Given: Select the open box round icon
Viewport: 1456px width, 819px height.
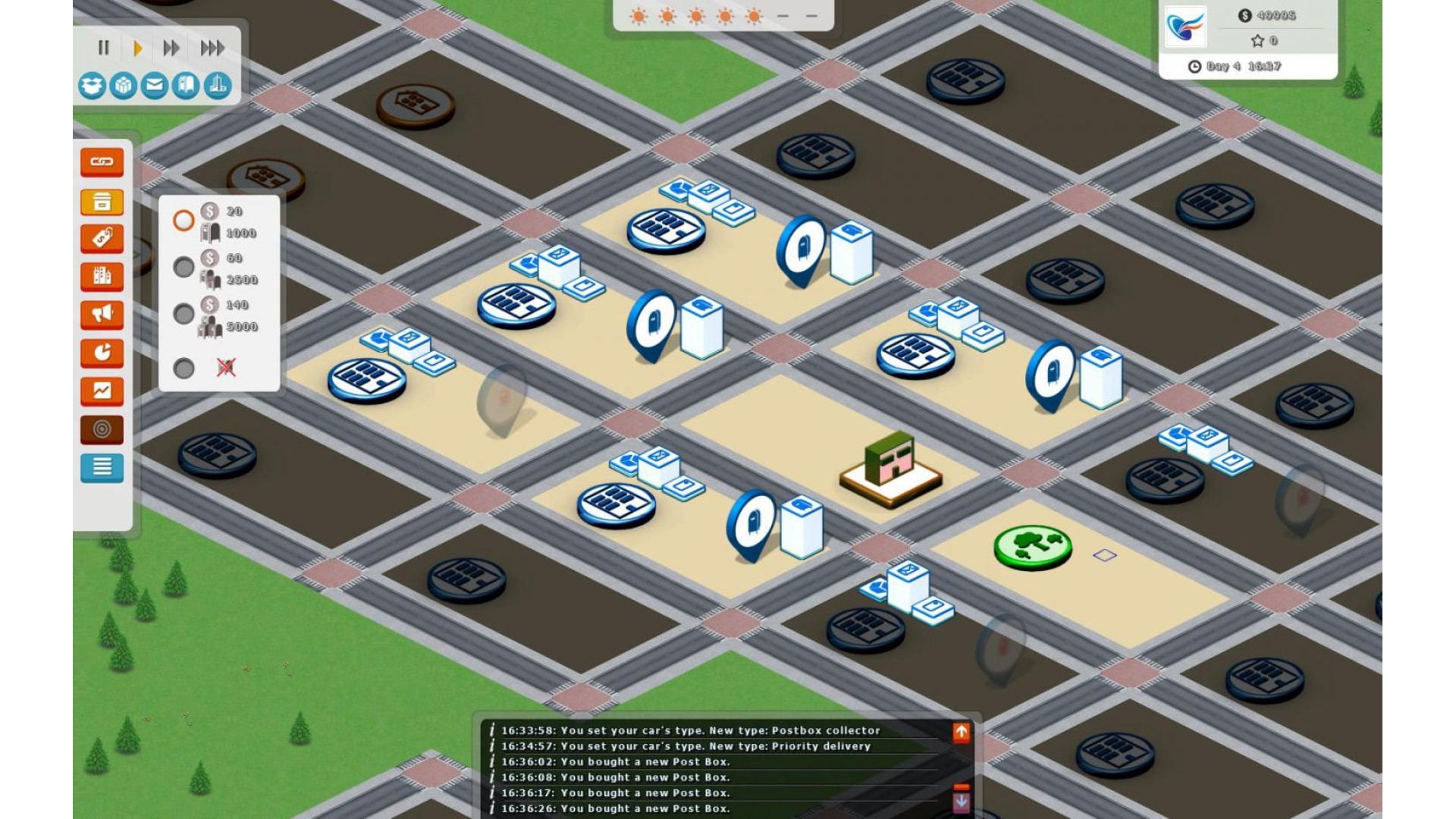Looking at the screenshot, I should click(x=92, y=86).
